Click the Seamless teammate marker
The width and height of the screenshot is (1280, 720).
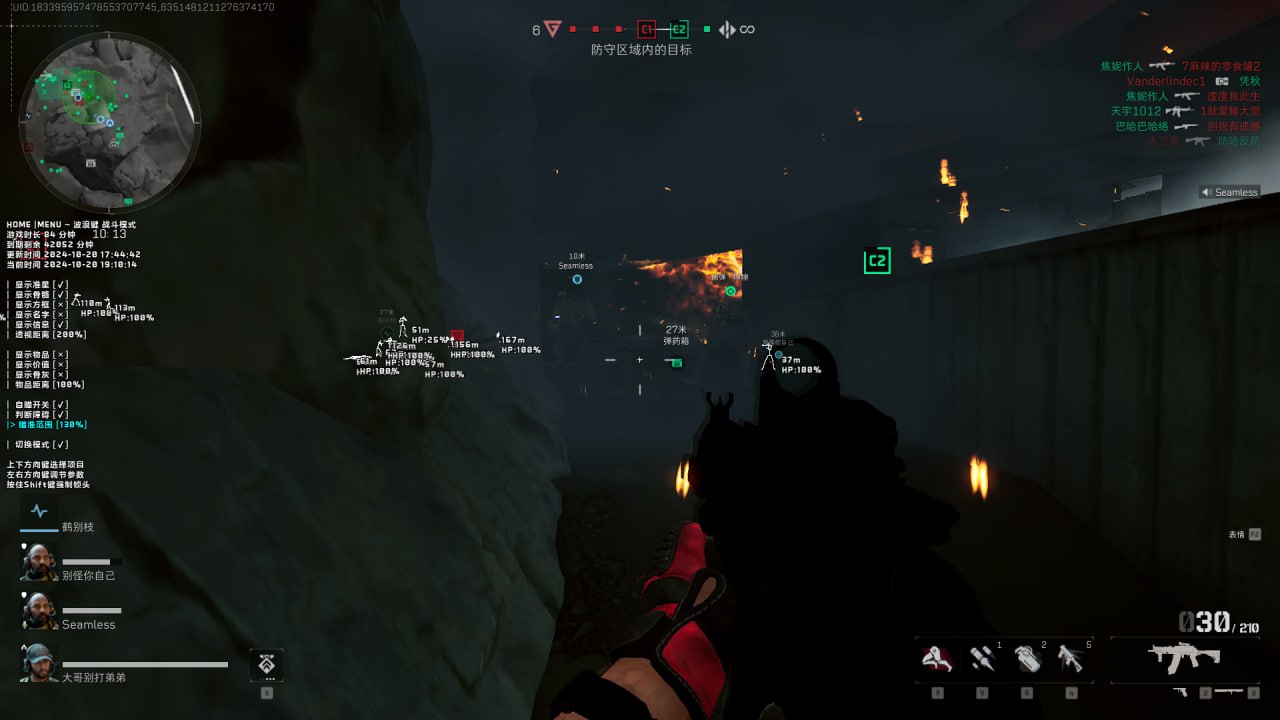tap(577, 279)
